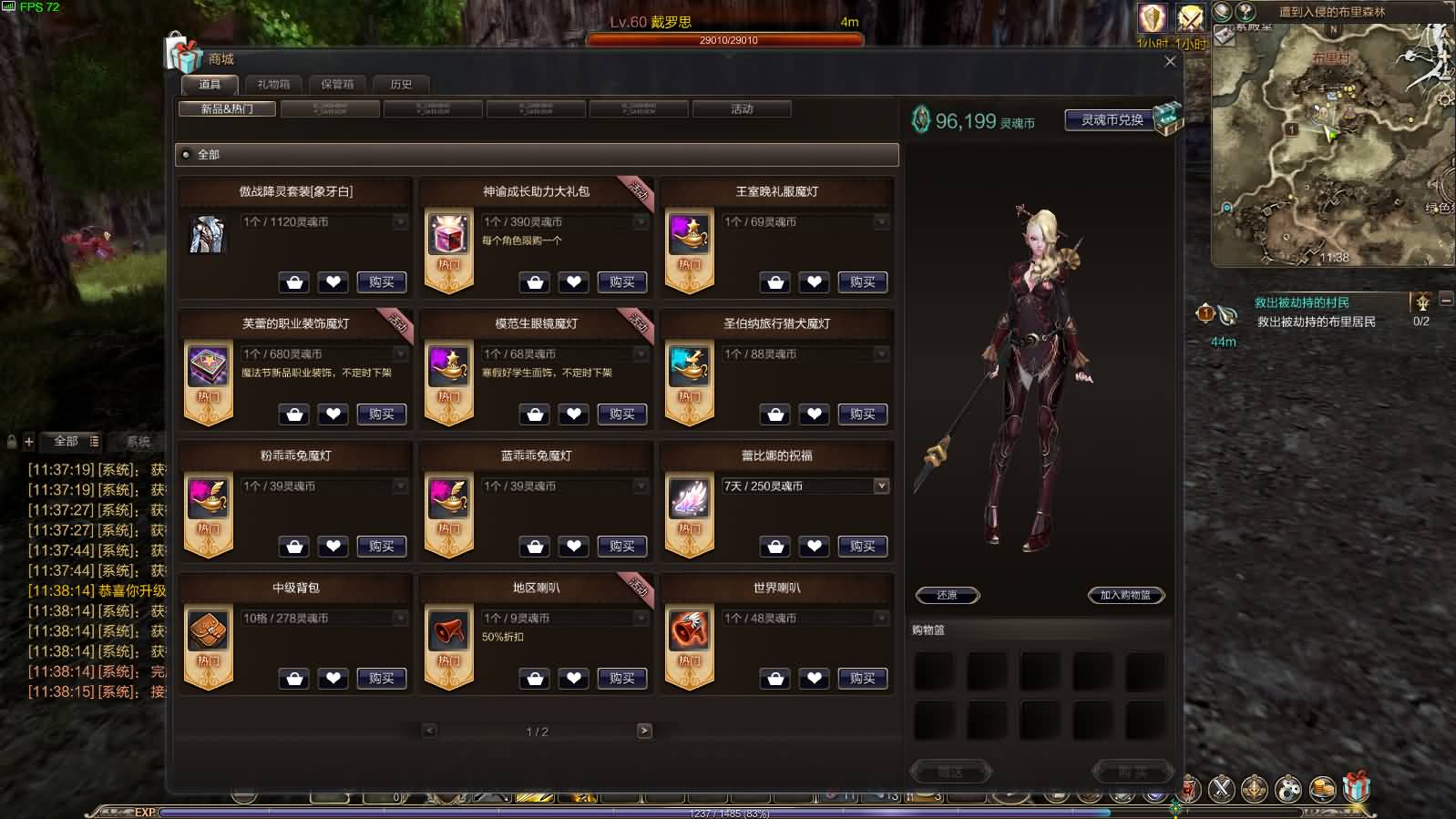This screenshot has width=1456, height=819.
Task: Open system settings gears icon bottom right
Action: coord(1287,789)
